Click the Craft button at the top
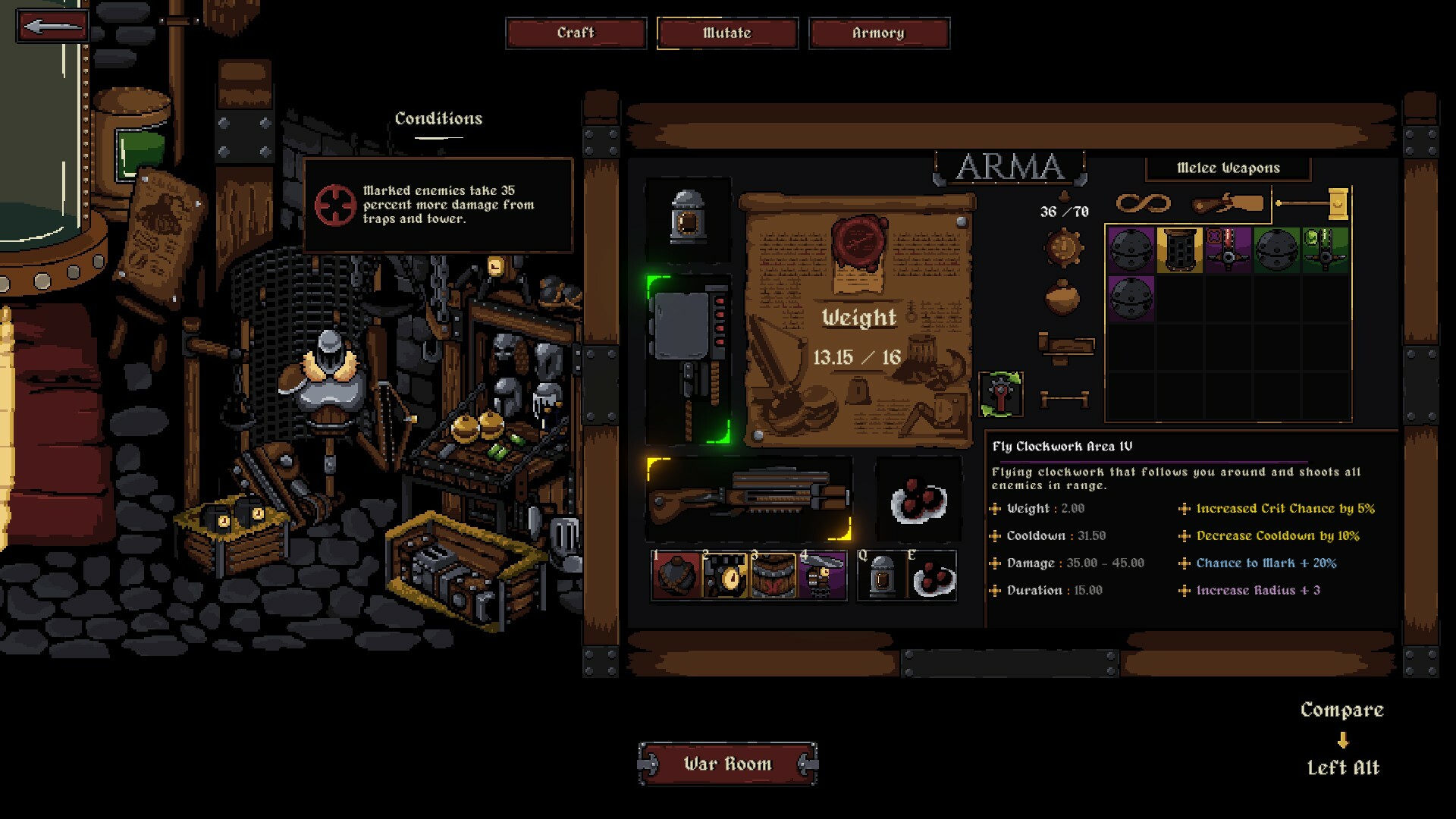The height and width of the screenshot is (819, 1456). (576, 33)
